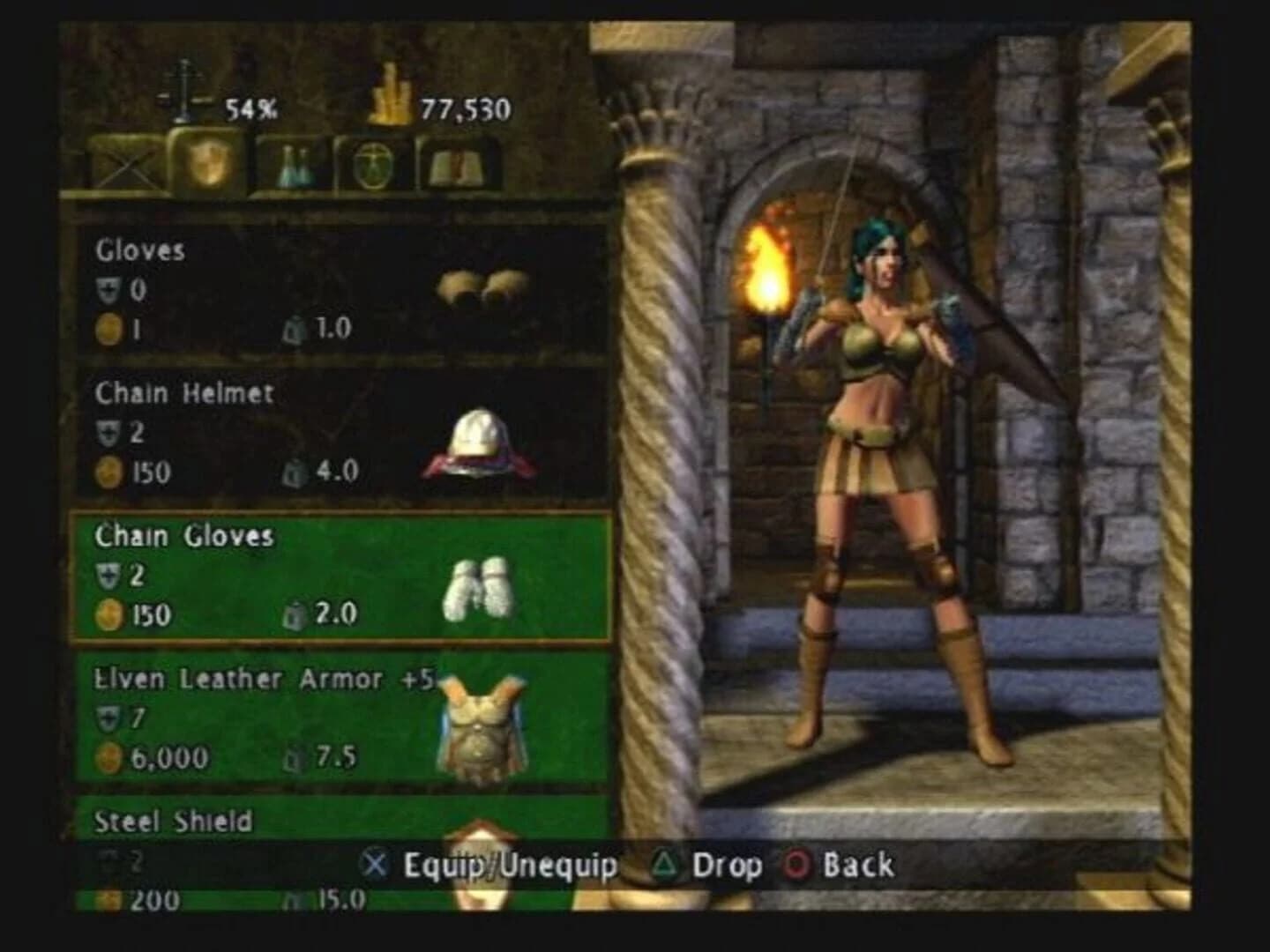Click the gold coin icon on Elven Leather Armor
The height and width of the screenshot is (952, 1270).
(x=108, y=756)
